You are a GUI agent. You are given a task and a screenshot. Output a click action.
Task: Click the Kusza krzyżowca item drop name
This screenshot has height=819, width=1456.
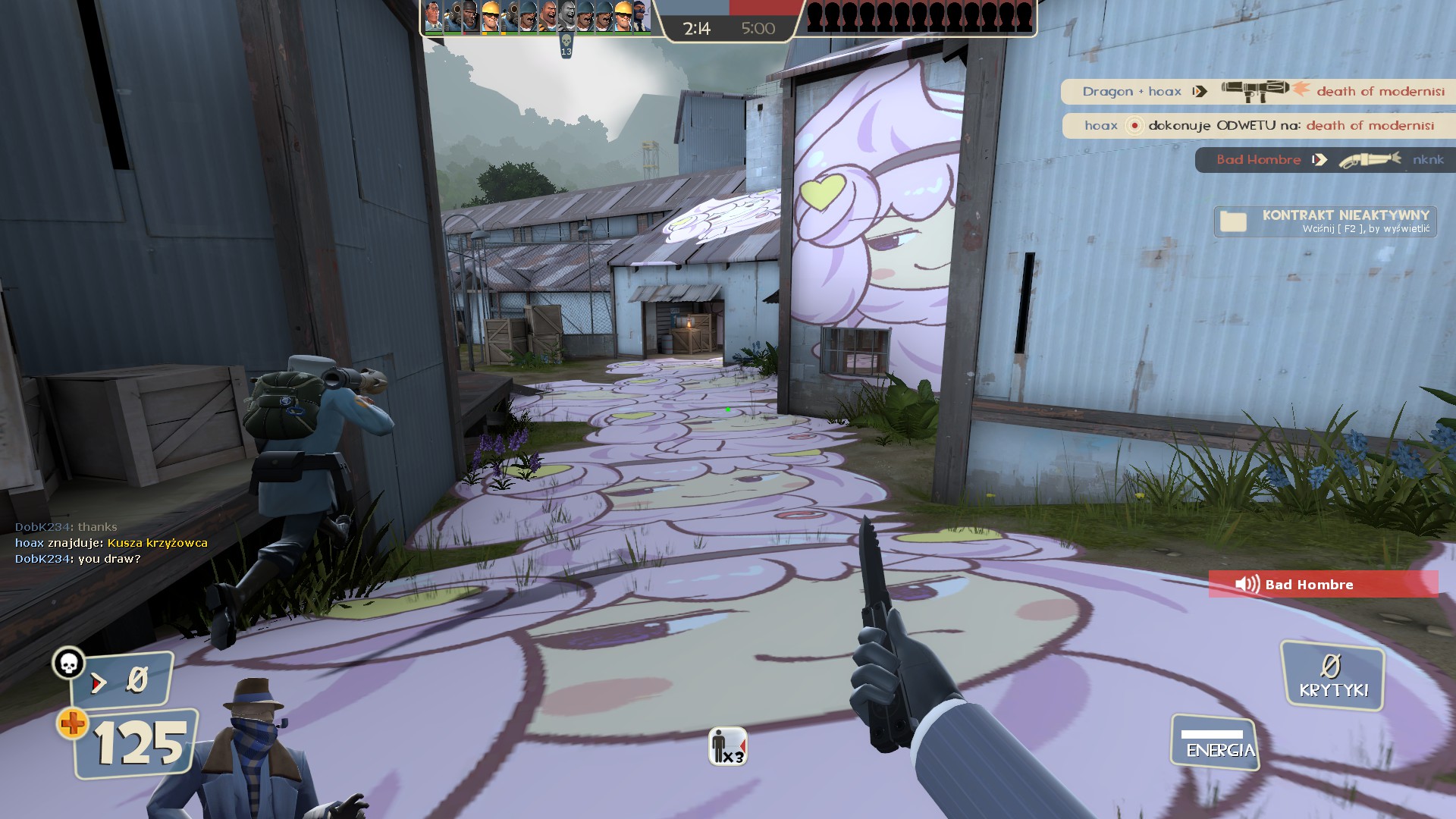(x=158, y=543)
